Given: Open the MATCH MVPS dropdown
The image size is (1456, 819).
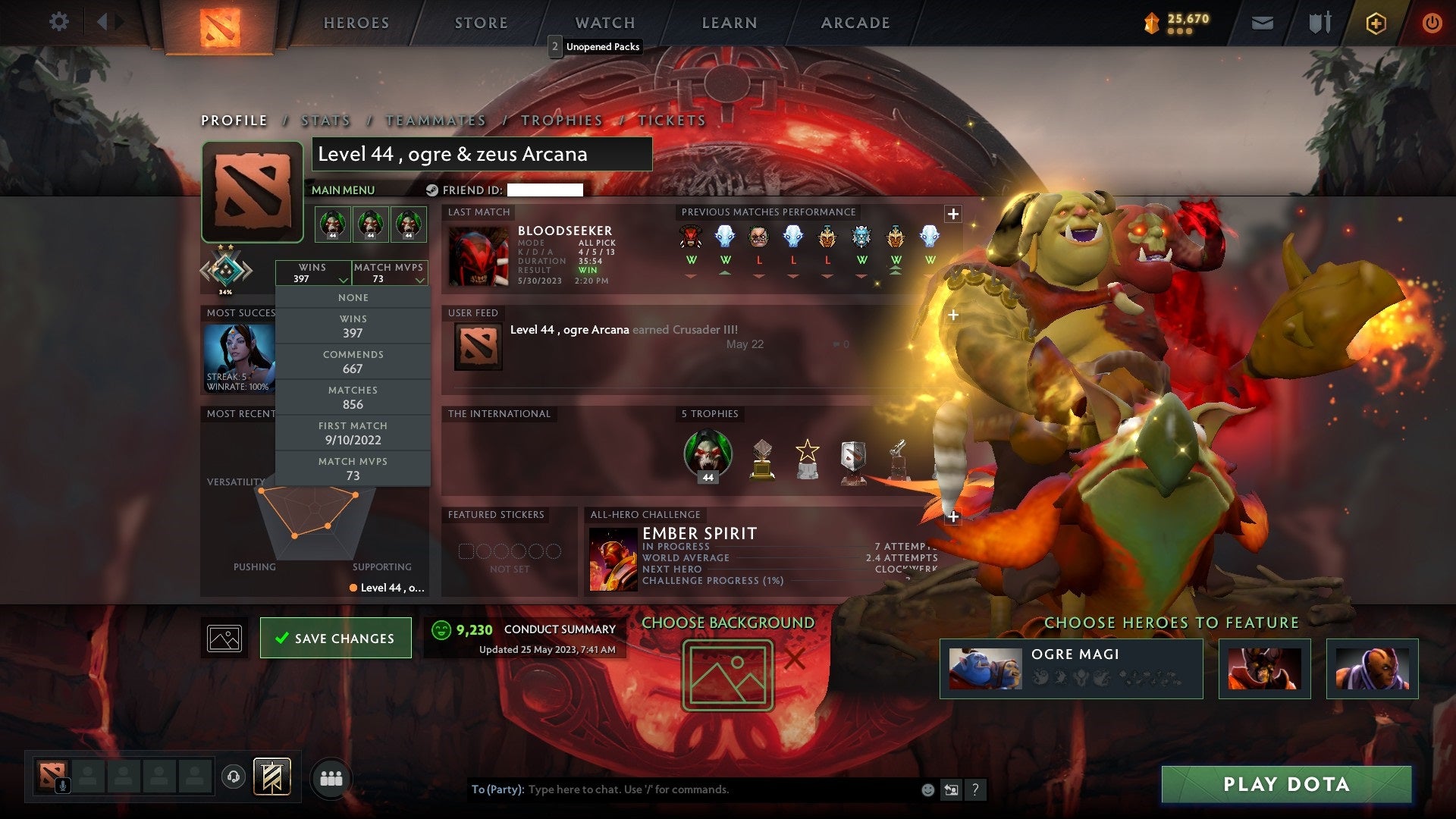Looking at the screenshot, I should pyautogui.click(x=390, y=273).
